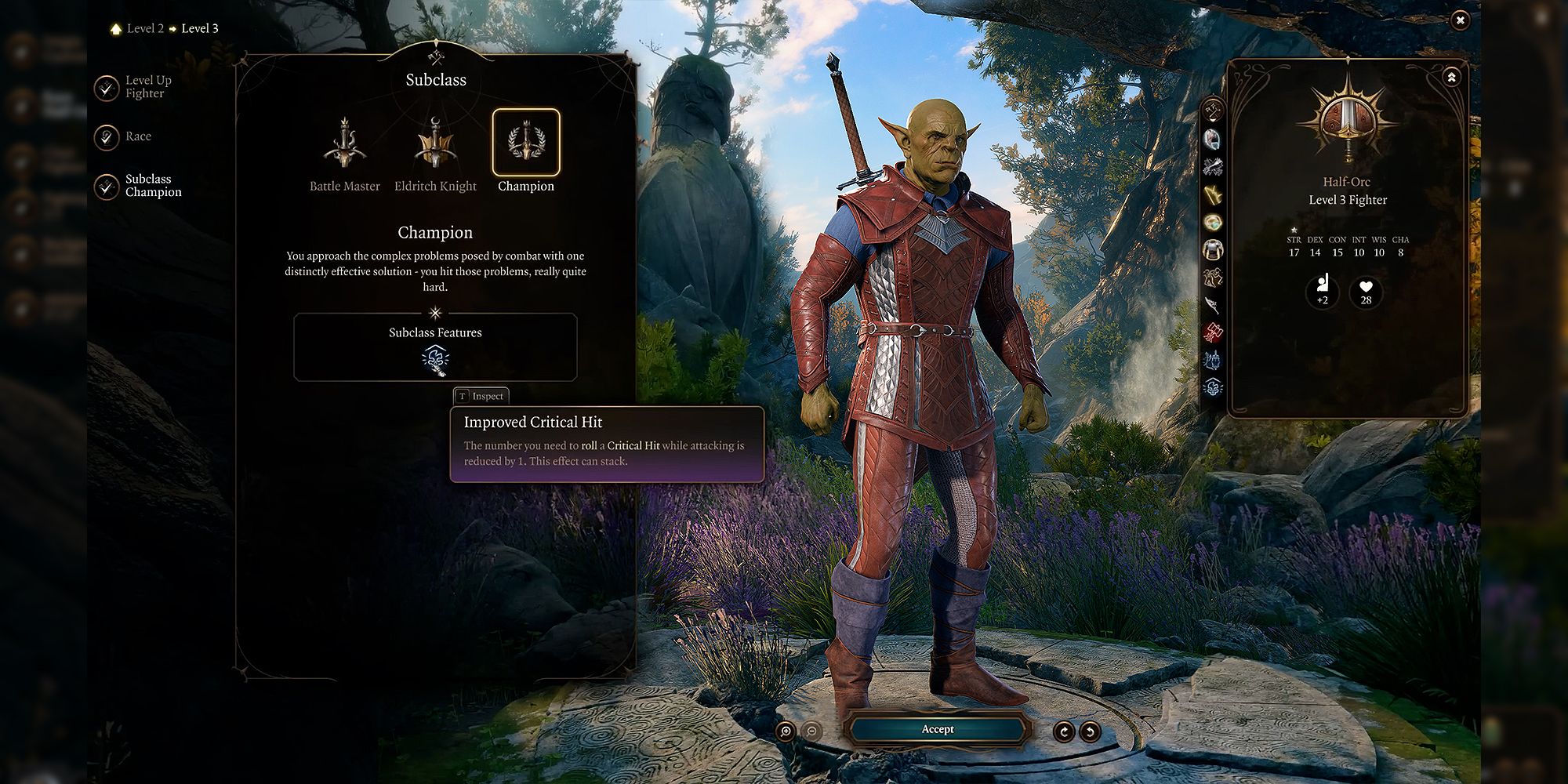Click the character rotate arrow beside Accept
1568x784 pixels.
(1064, 730)
